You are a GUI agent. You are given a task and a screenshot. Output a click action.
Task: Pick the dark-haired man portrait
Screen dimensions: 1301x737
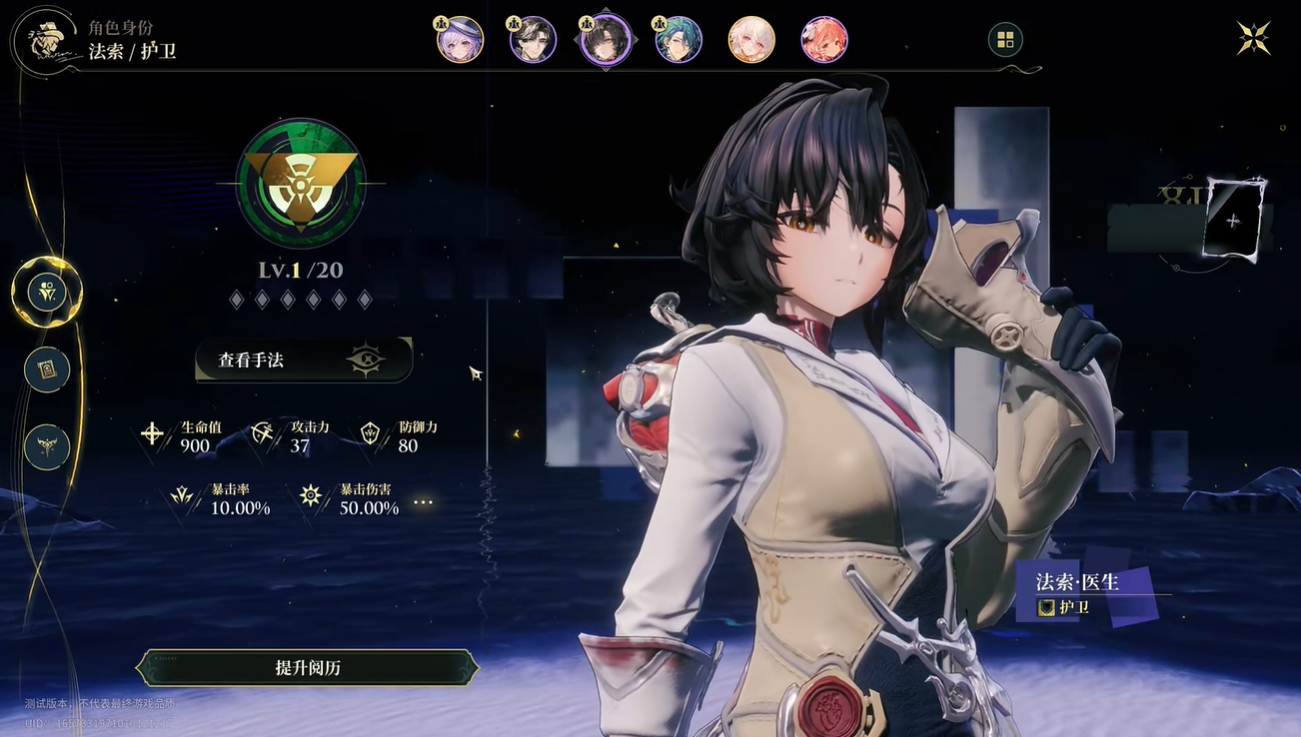tap(533, 41)
